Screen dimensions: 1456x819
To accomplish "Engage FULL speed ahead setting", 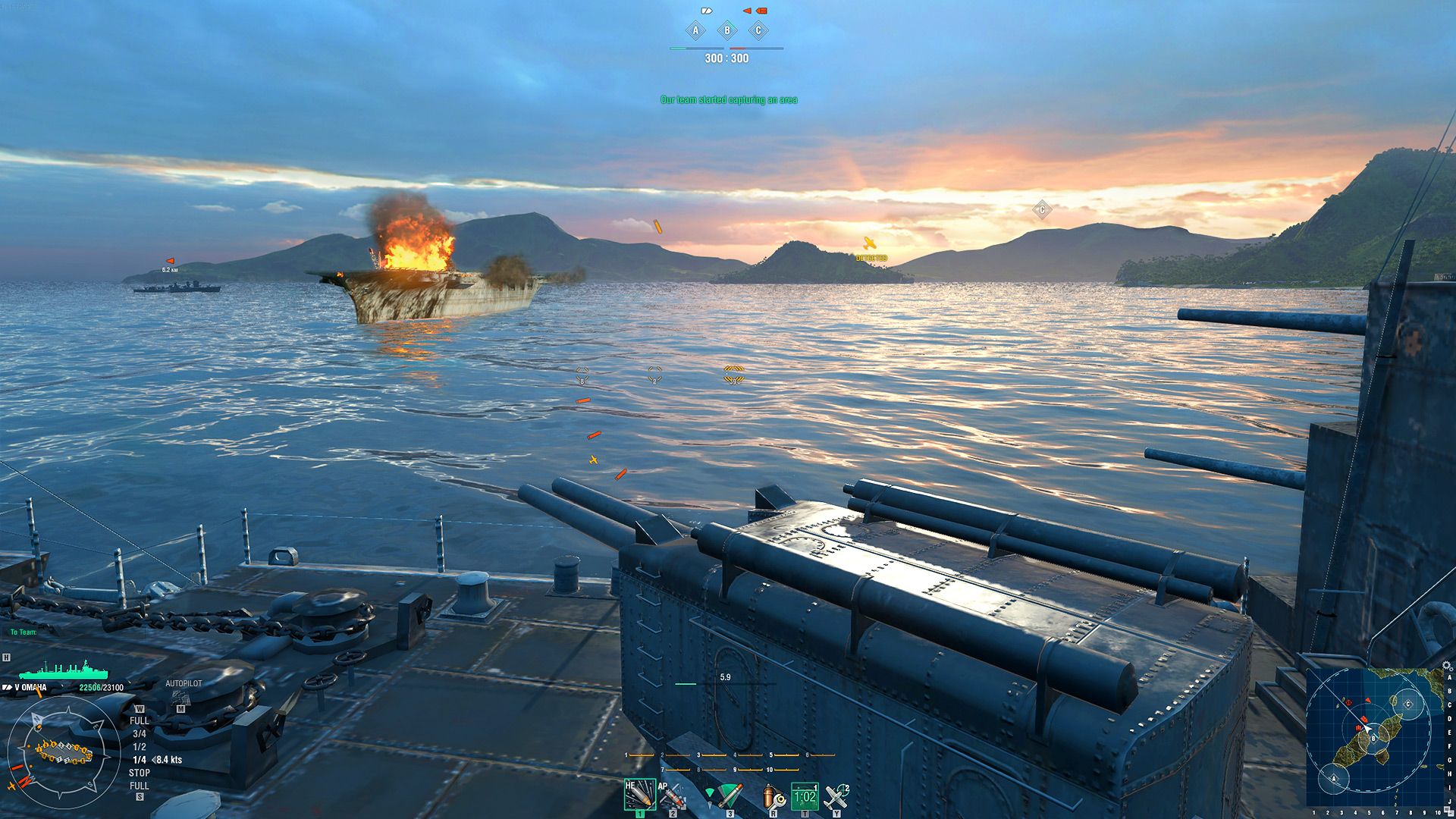I will (x=139, y=719).
